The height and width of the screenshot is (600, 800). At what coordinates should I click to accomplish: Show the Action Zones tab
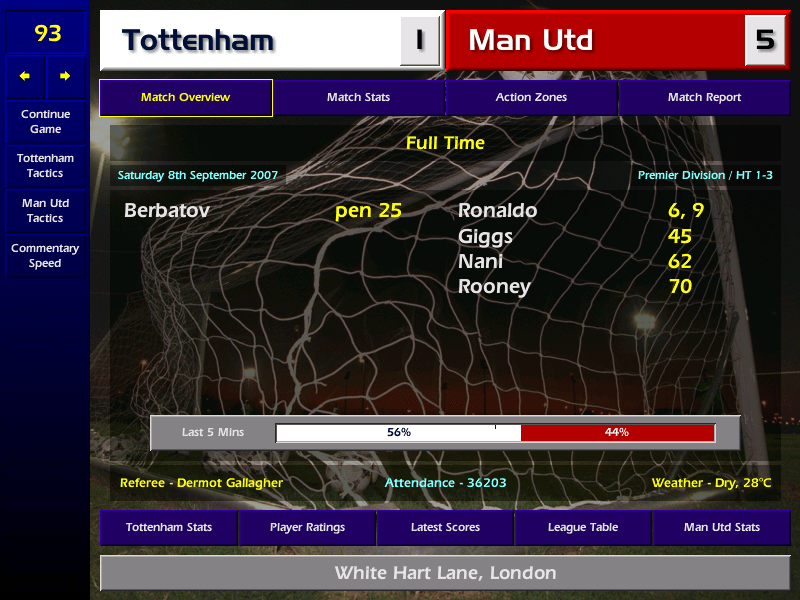tap(531, 98)
